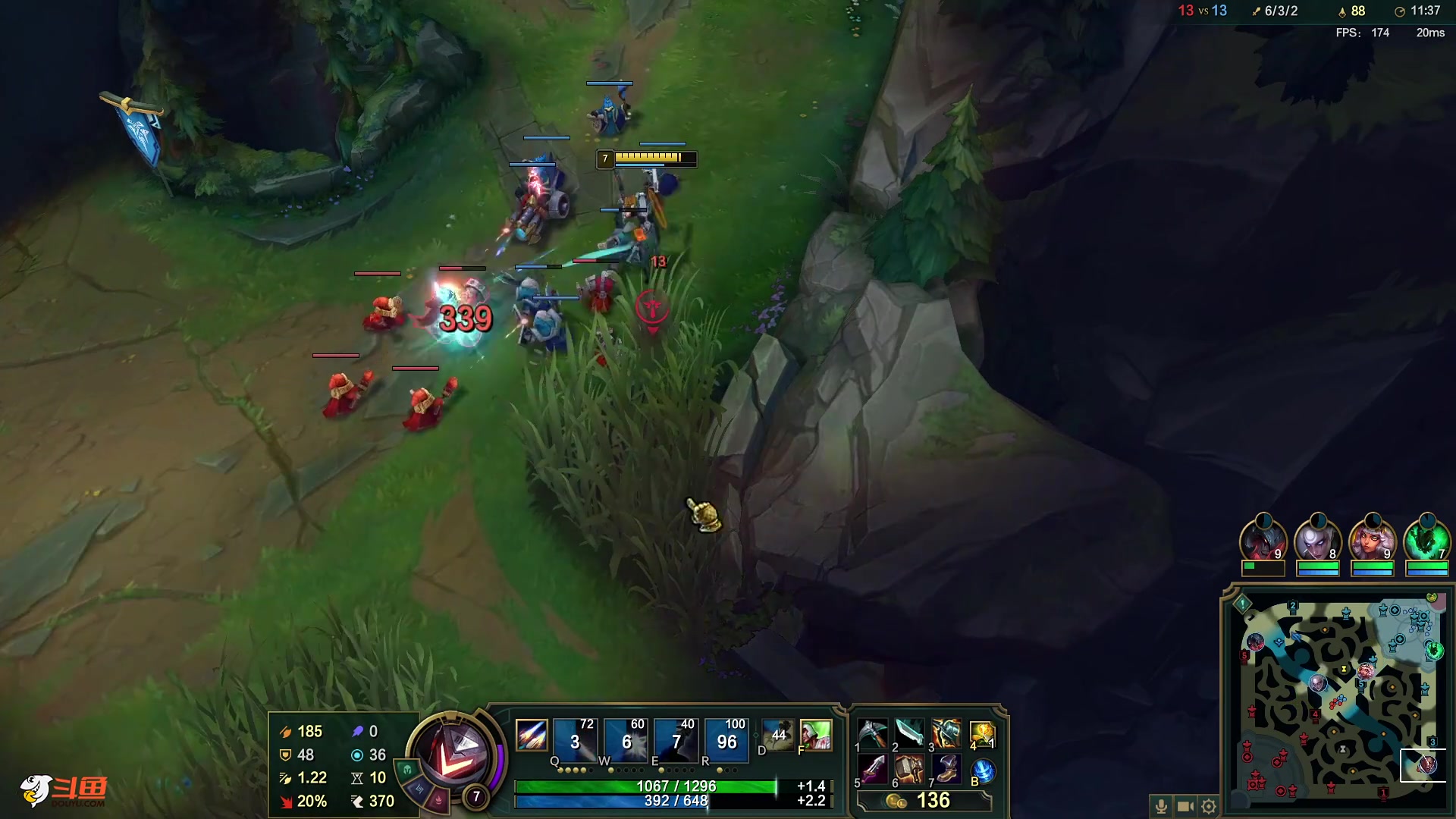
Task: Select the boots in item slot 7
Action: click(946, 770)
